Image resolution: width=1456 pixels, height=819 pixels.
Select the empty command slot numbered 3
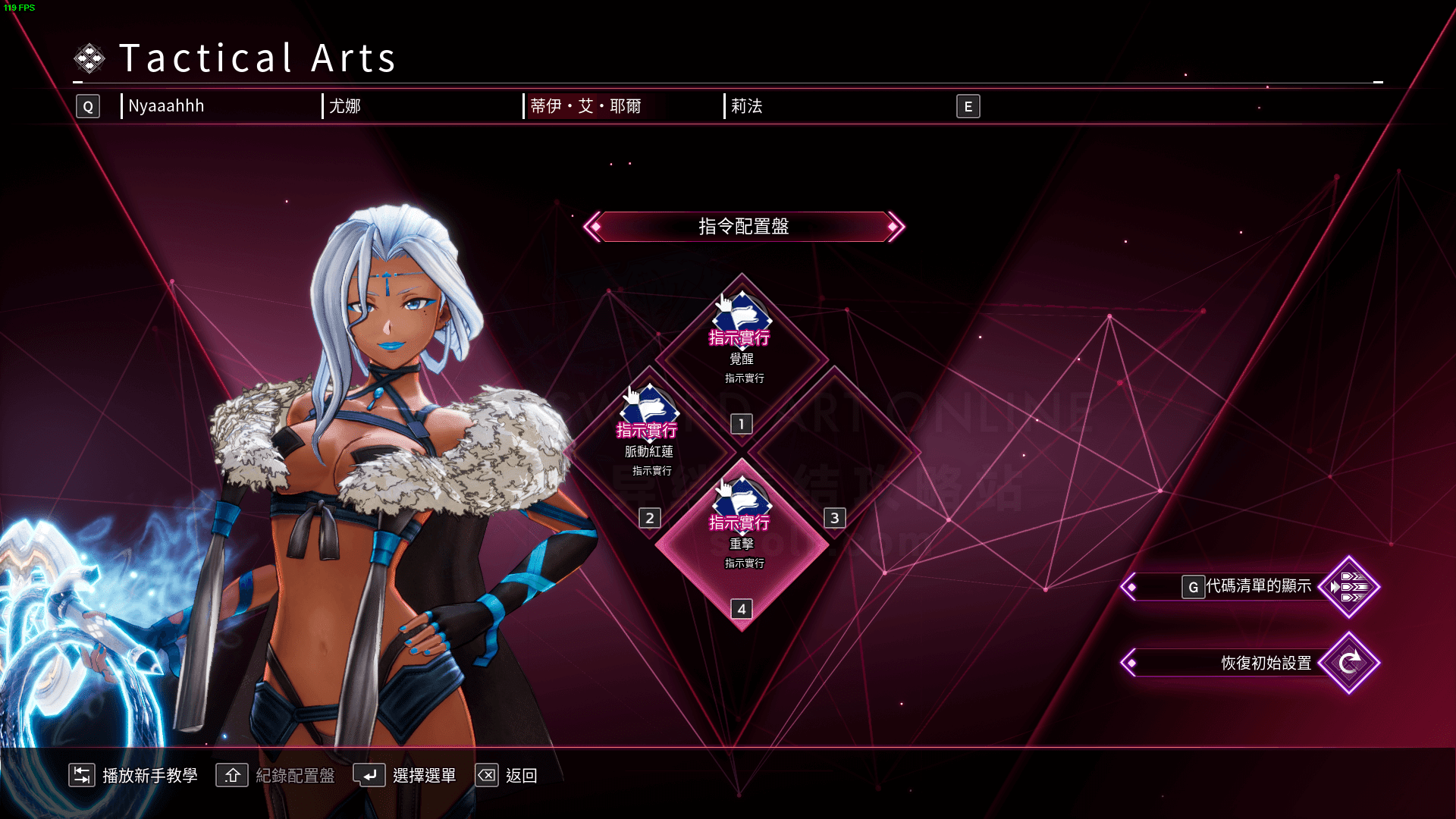point(834,452)
